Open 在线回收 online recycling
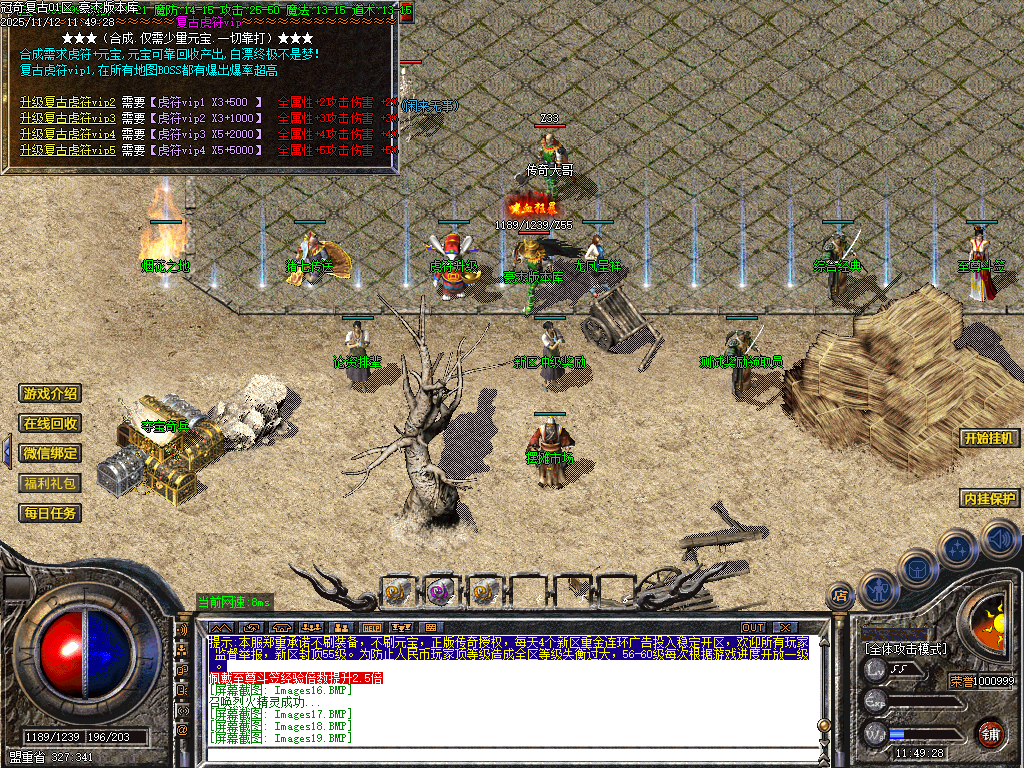This screenshot has width=1024, height=768. tap(51, 424)
